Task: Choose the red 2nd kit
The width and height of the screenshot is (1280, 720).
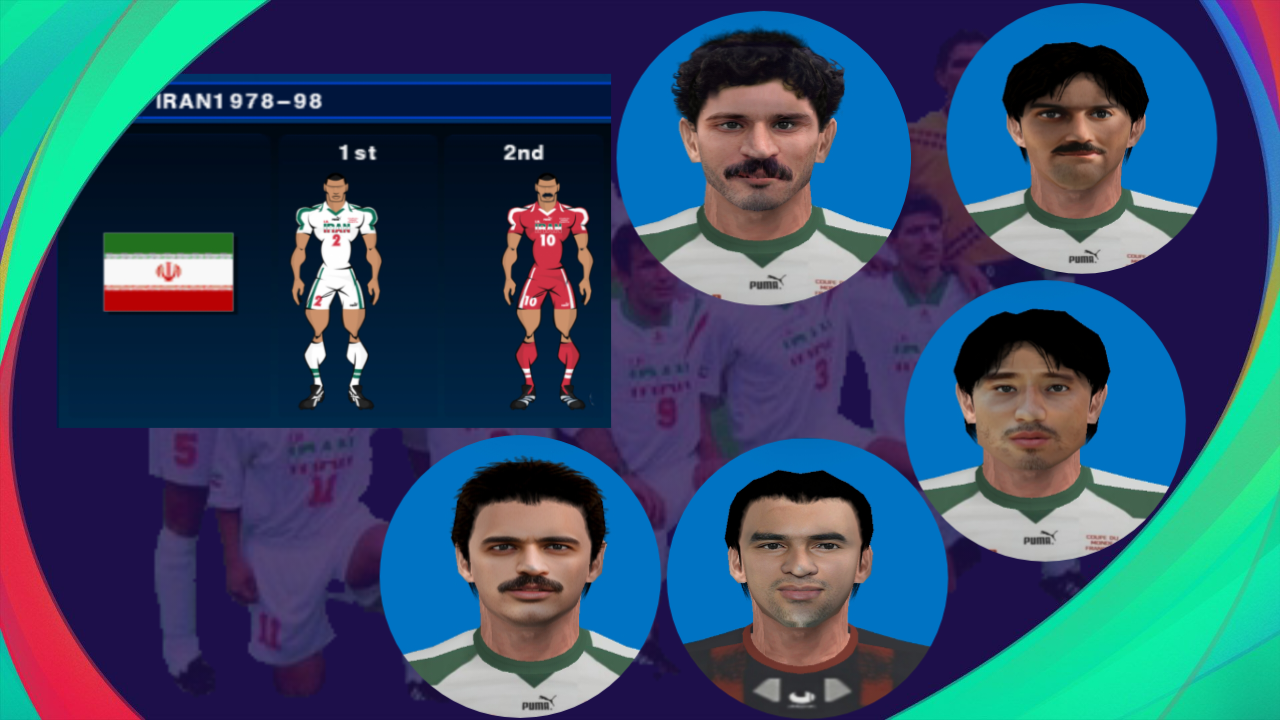Action: pyautogui.click(x=546, y=290)
